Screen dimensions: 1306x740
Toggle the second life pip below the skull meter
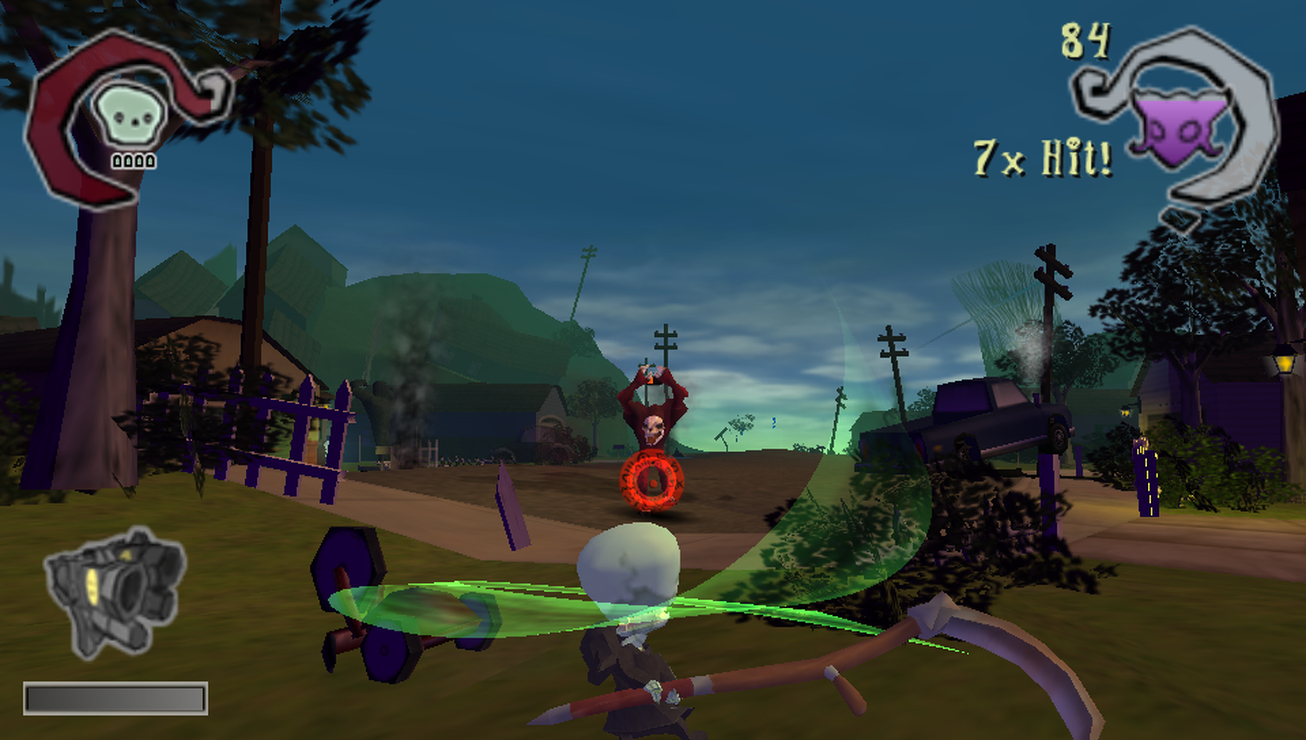[128, 160]
